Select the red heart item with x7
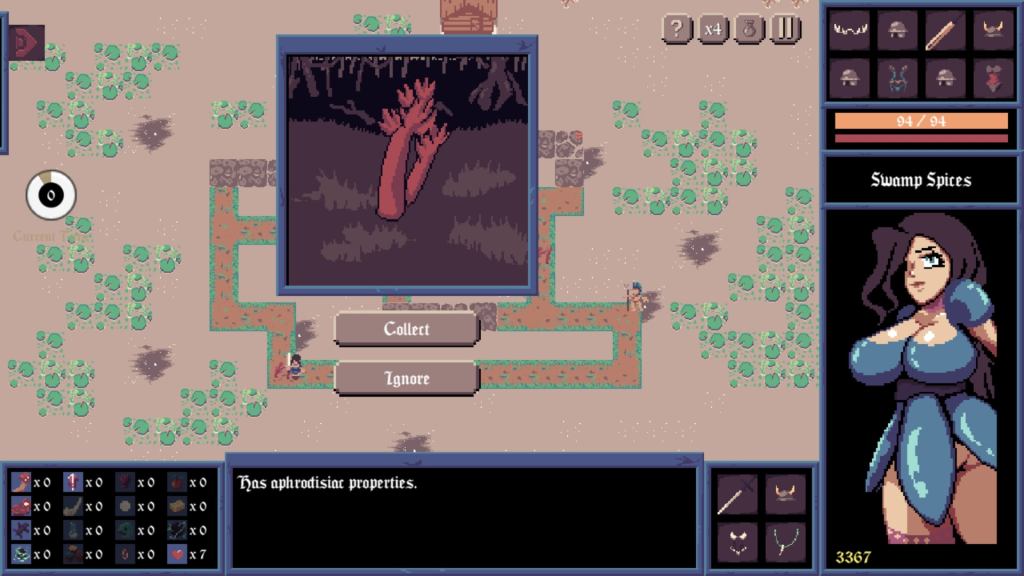1024x576 pixels. pos(176,554)
